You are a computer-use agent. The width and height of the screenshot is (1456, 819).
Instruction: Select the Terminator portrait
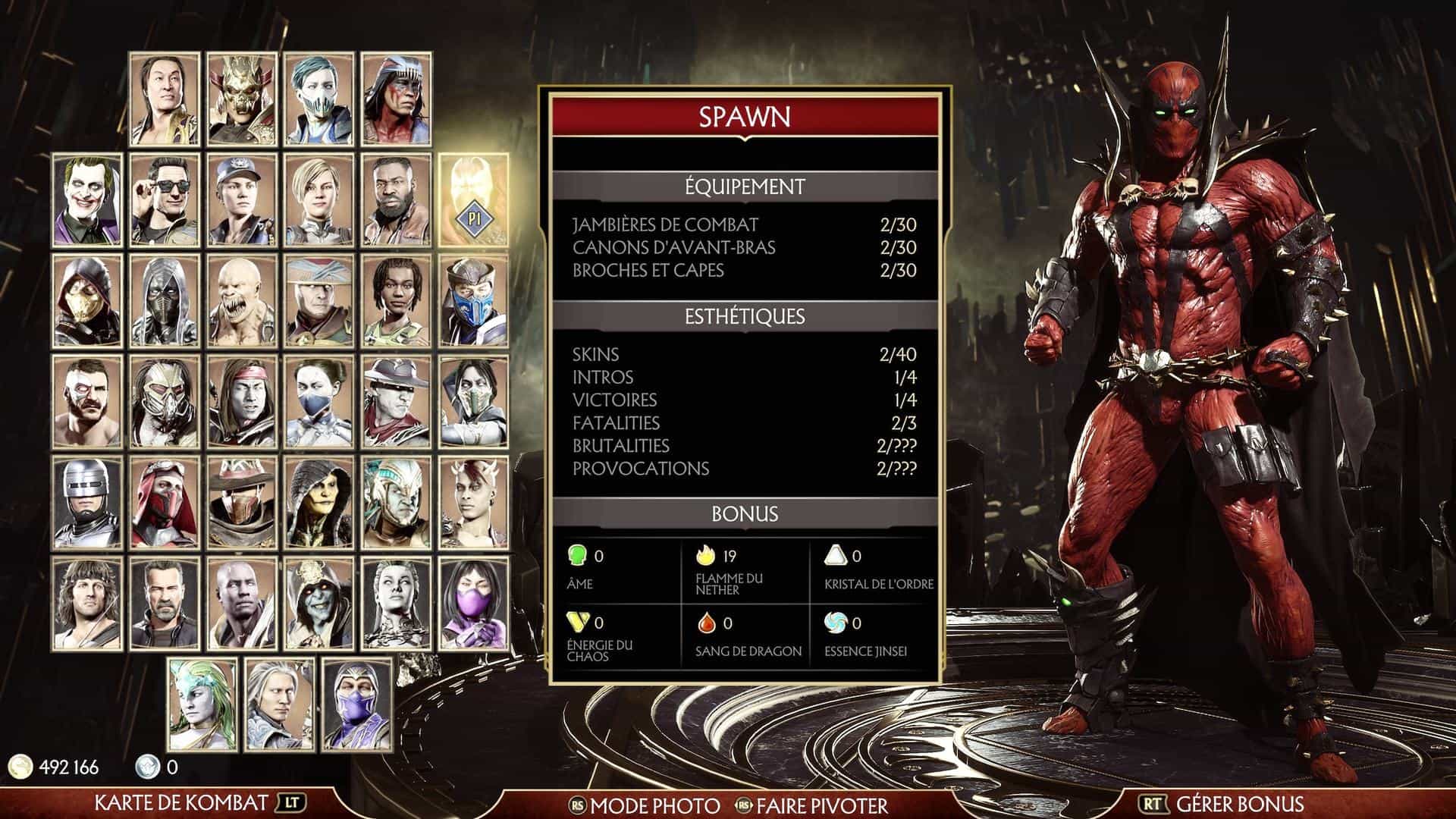[x=165, y=604]
